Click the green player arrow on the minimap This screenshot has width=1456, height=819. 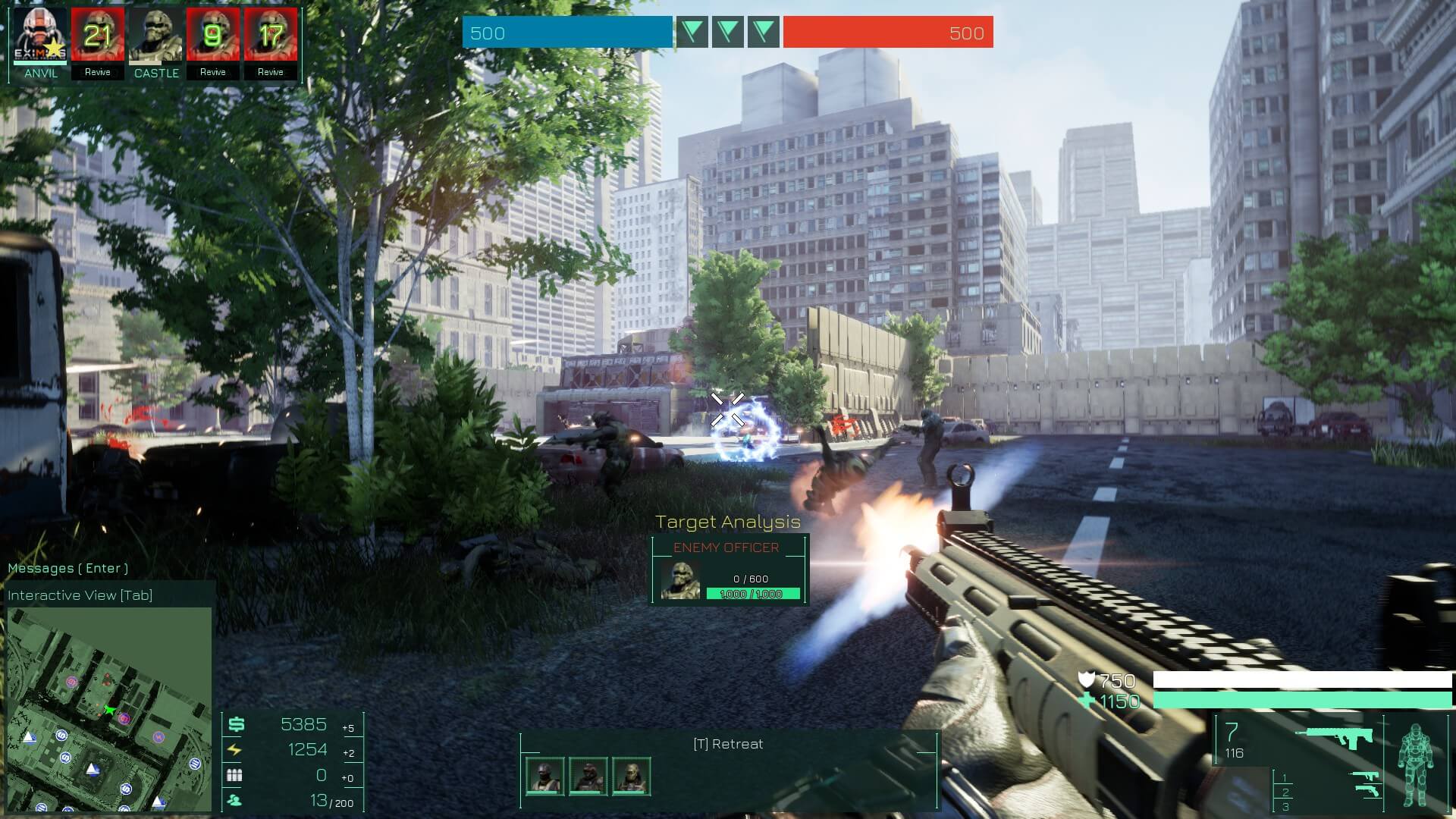click(111, 710)
